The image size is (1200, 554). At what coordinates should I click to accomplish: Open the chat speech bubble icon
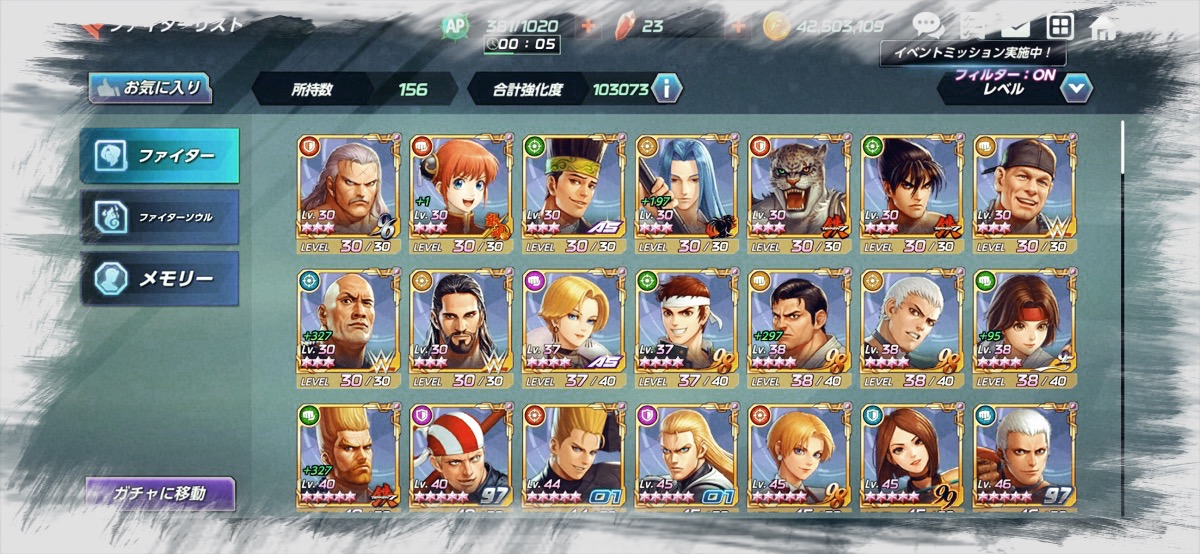[x=927, y=27]
